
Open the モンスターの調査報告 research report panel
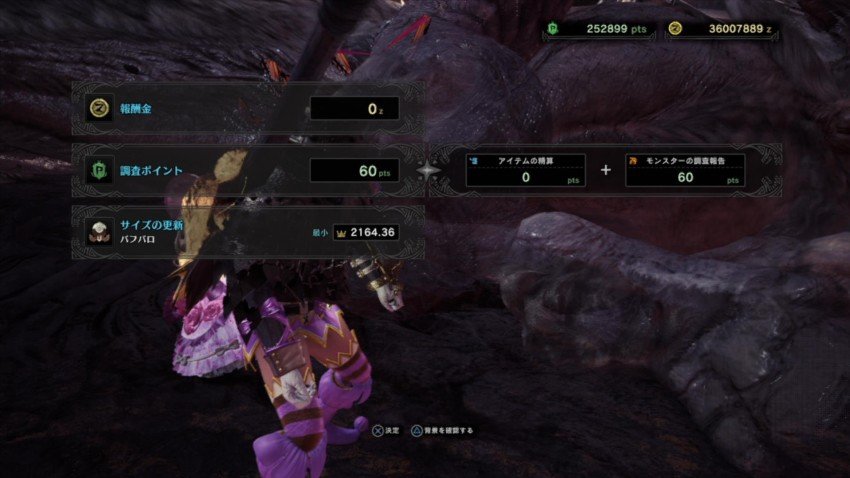[x=685, y=170]
